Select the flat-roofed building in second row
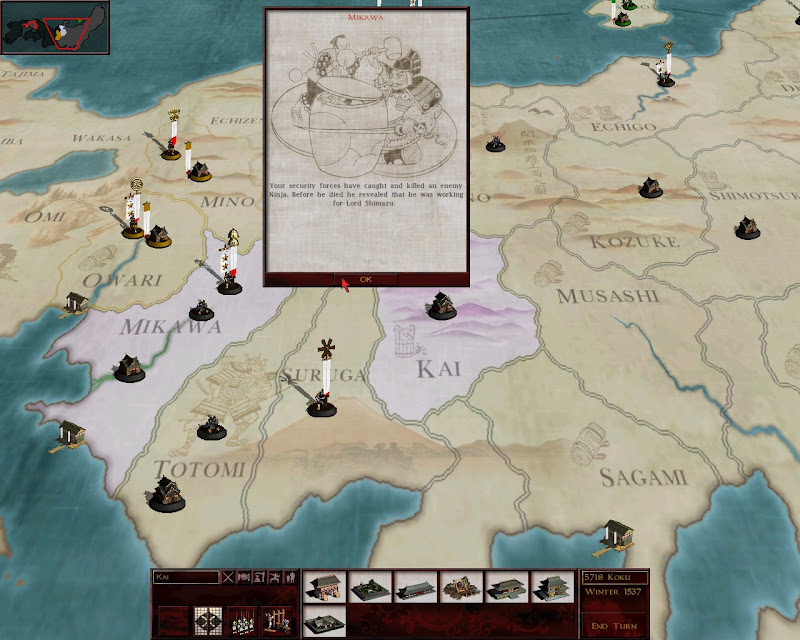The width and height of the screenshot is (800, 640). point(323,620)
